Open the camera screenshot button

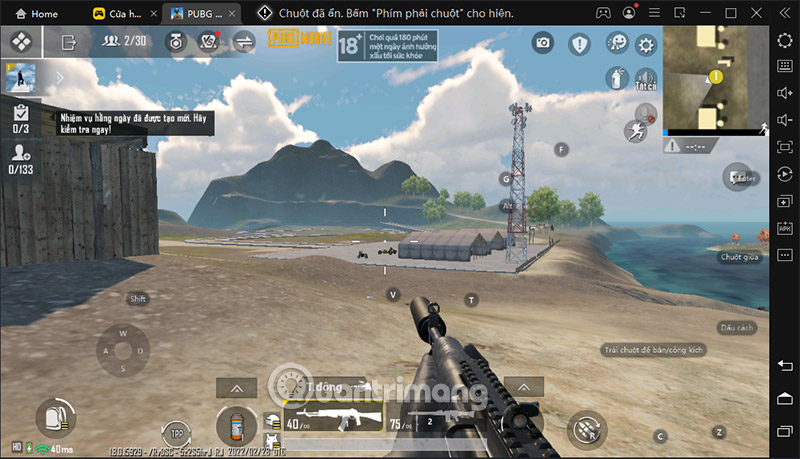pyautogui.click(x=543, y=42)
